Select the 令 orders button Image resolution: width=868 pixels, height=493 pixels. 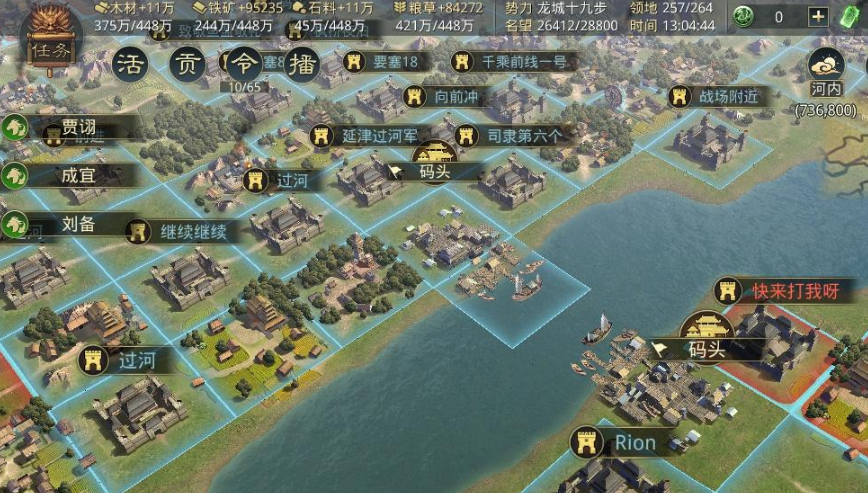point(243,65)
